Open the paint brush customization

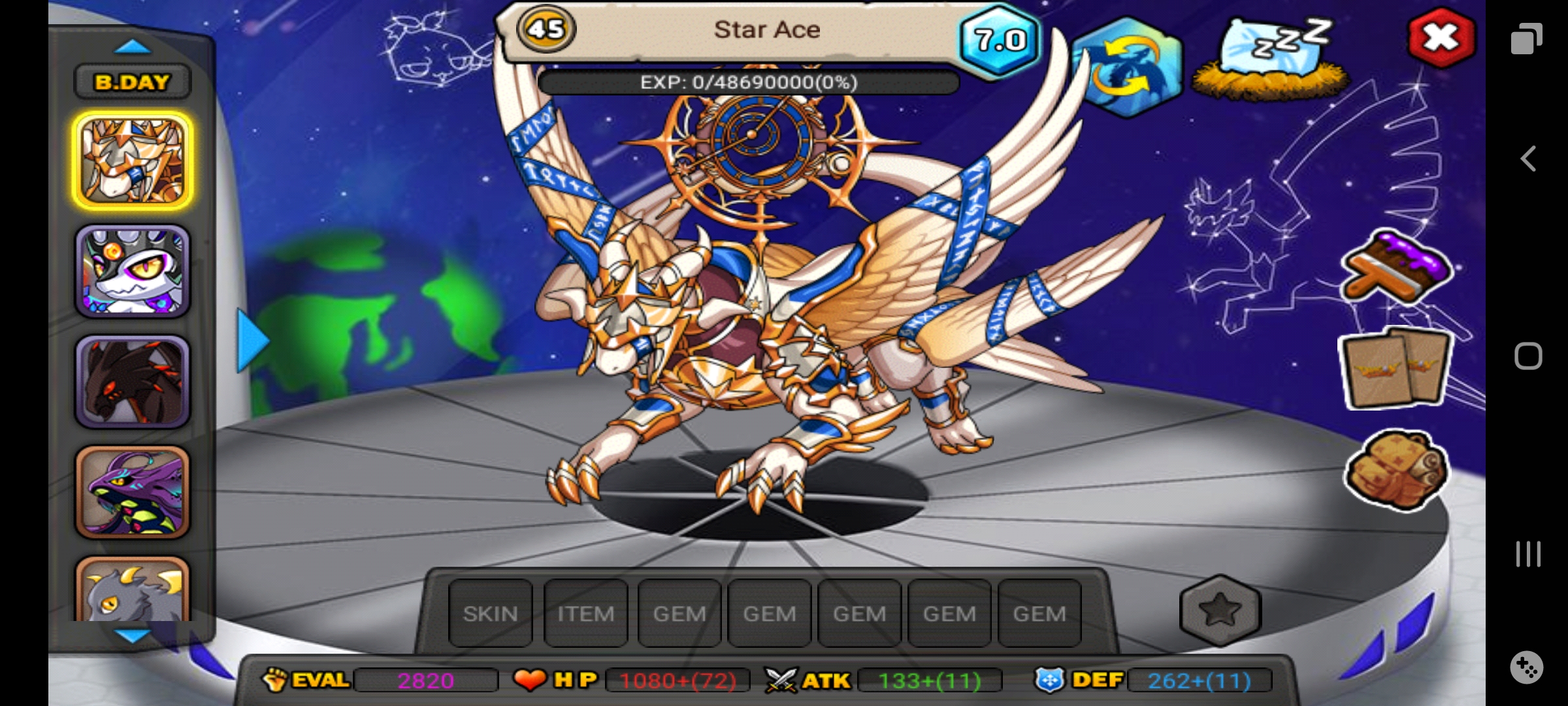pyautogui.click(x=1396, y=269)
